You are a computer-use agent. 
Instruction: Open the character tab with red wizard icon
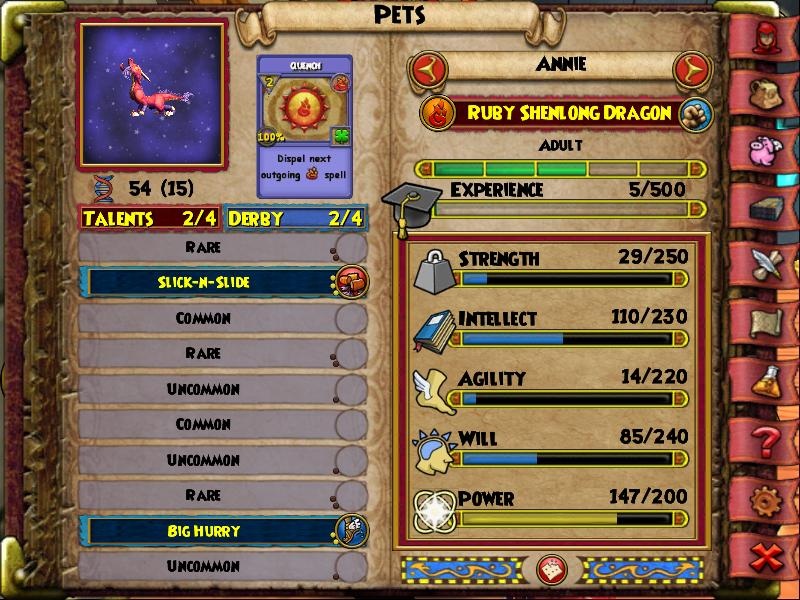coord(770,37)
